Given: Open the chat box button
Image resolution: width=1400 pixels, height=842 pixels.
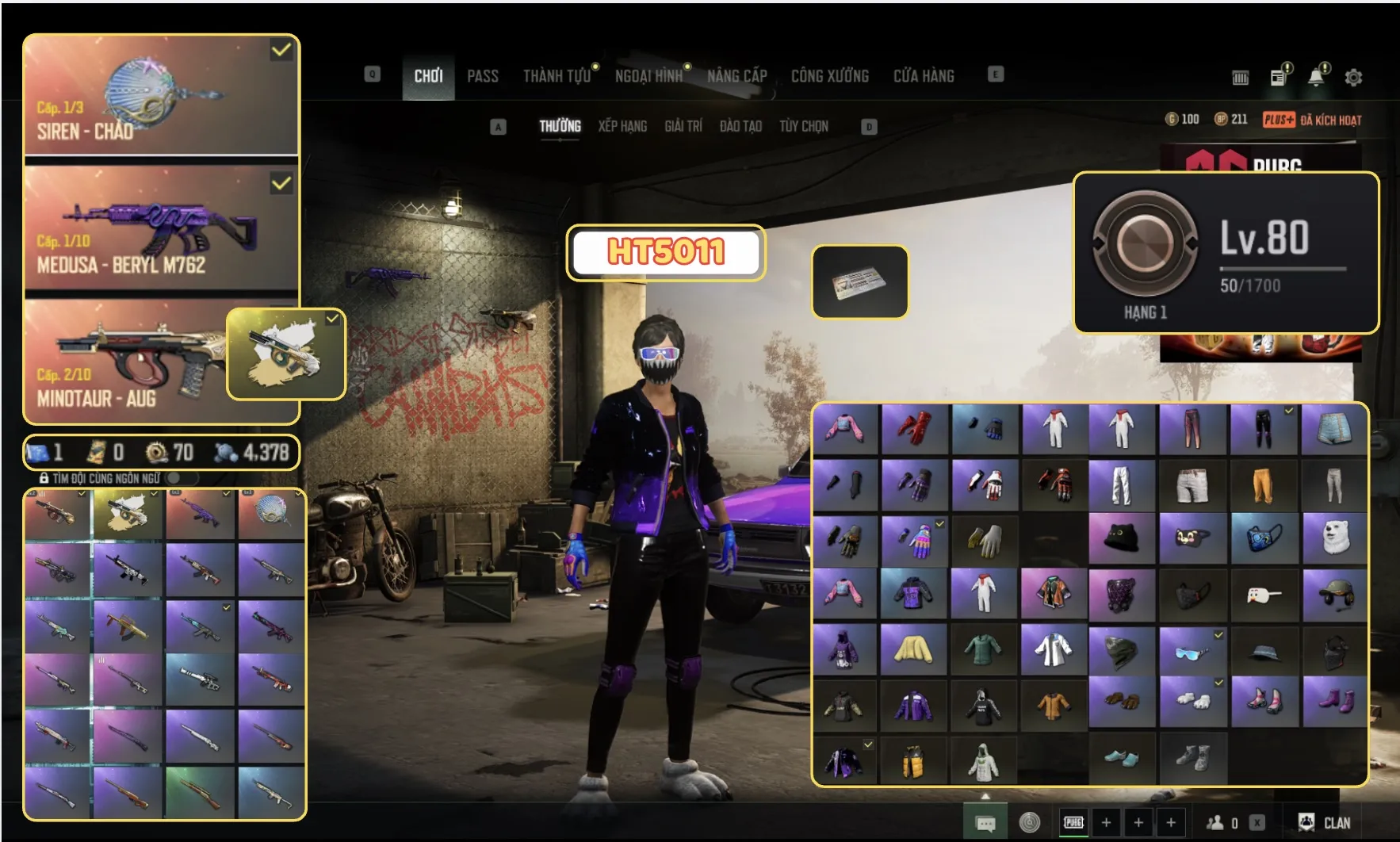Looking at the screenshot, I should pos(985,823).
